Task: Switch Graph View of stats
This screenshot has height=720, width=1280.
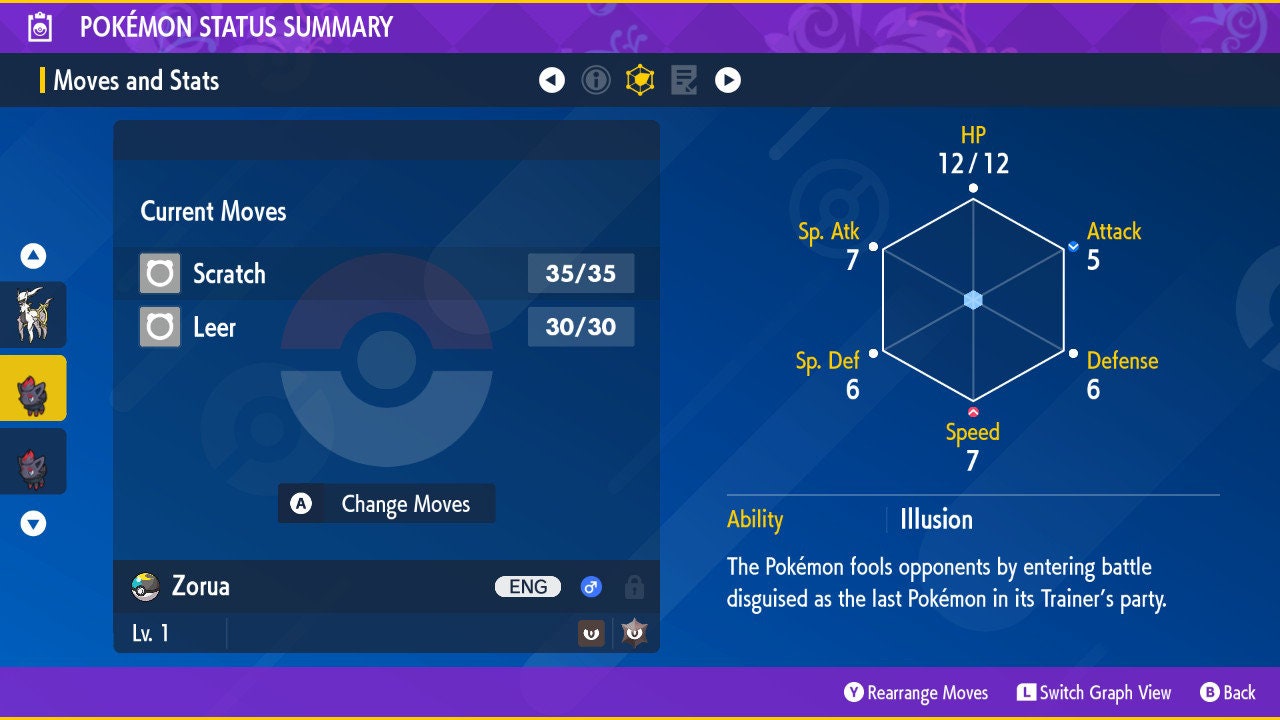Action: (x=1094, y=693)
